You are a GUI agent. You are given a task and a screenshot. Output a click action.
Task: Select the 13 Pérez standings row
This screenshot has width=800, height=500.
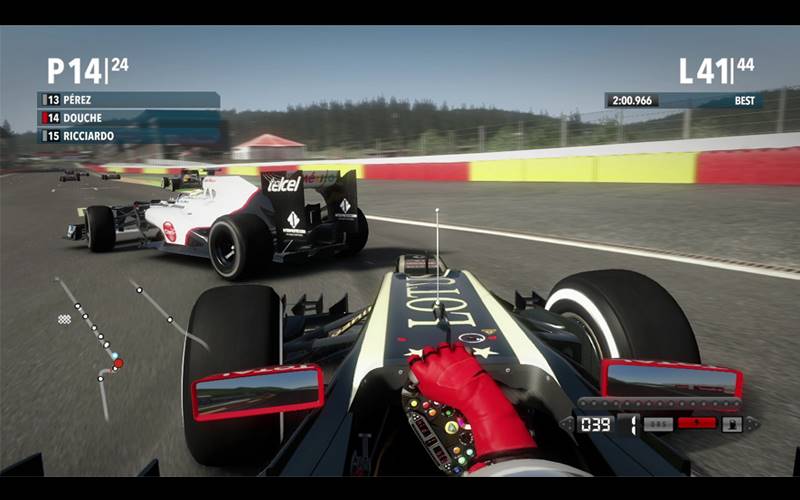click(x=128, y=100)
